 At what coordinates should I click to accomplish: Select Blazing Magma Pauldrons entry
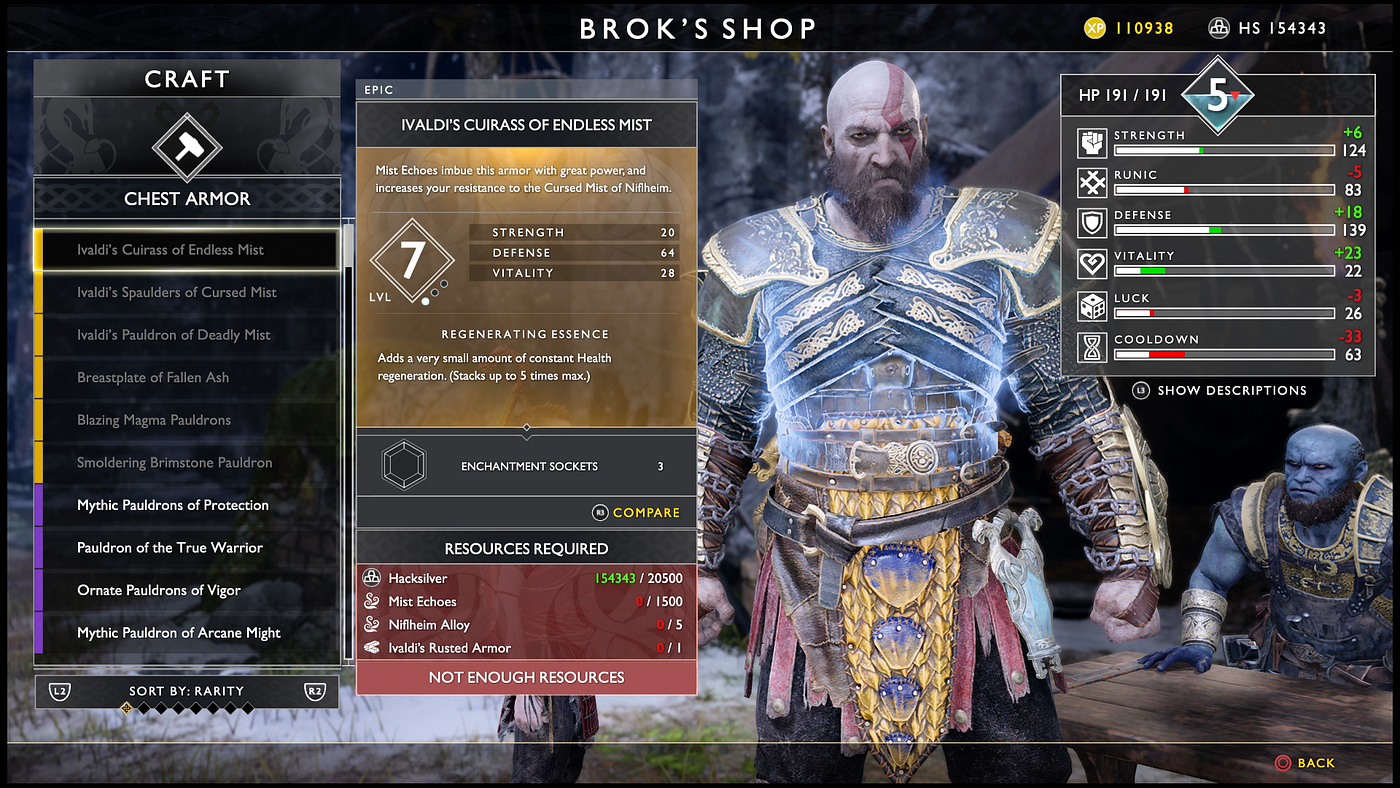[187, 420]
